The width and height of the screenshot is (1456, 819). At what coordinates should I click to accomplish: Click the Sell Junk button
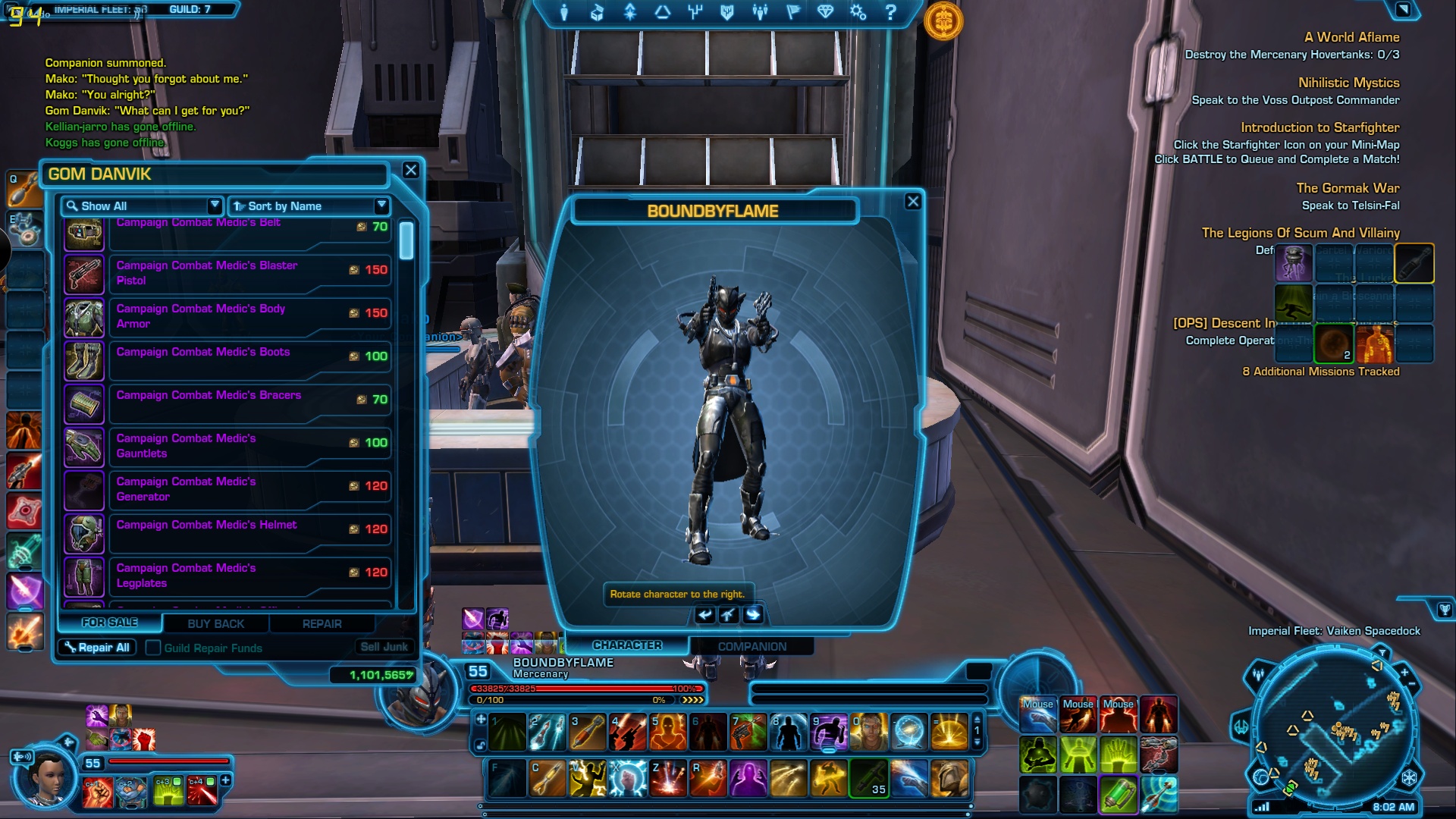[384, 647]
